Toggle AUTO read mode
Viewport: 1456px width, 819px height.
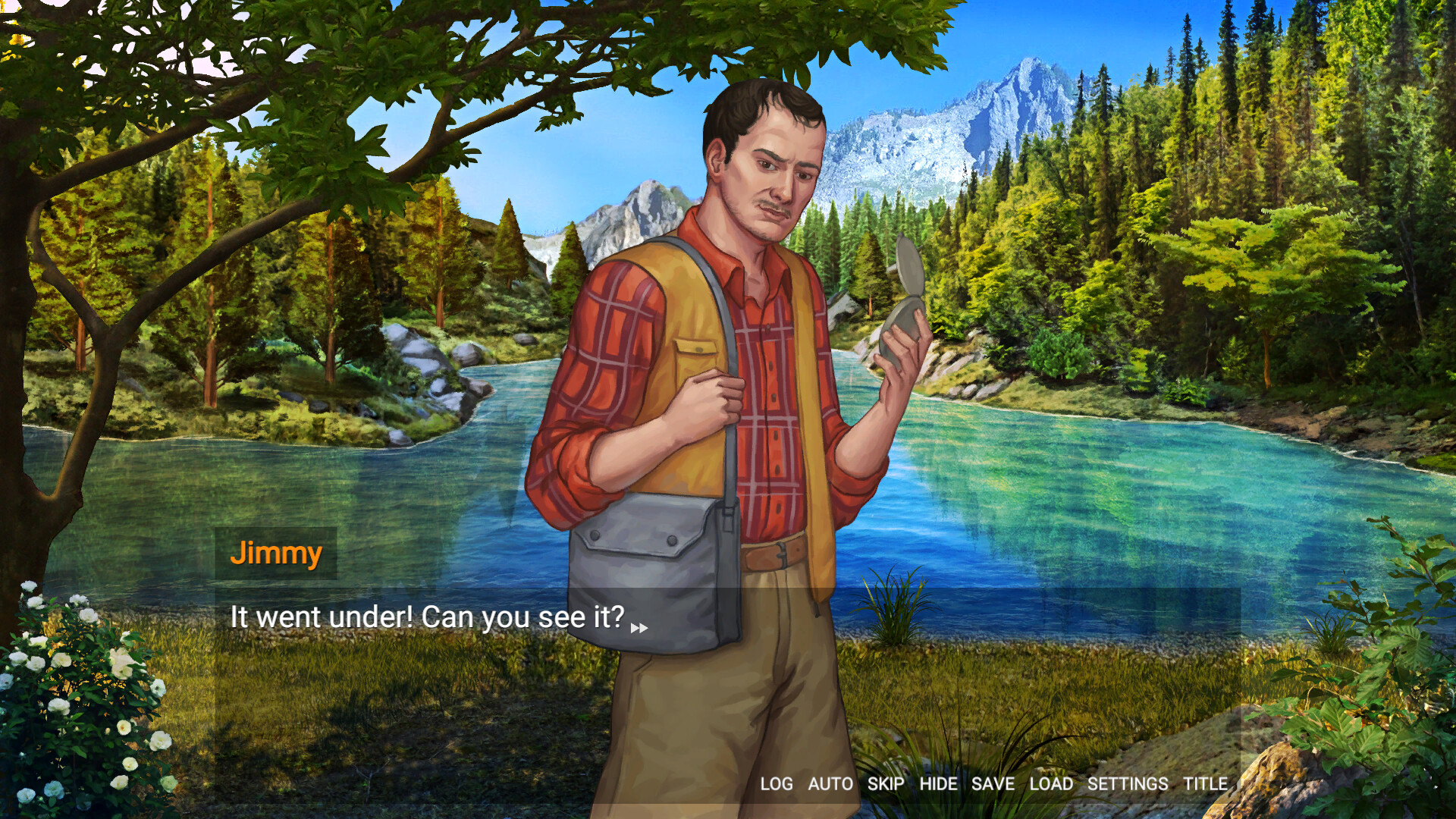(830, 785)
